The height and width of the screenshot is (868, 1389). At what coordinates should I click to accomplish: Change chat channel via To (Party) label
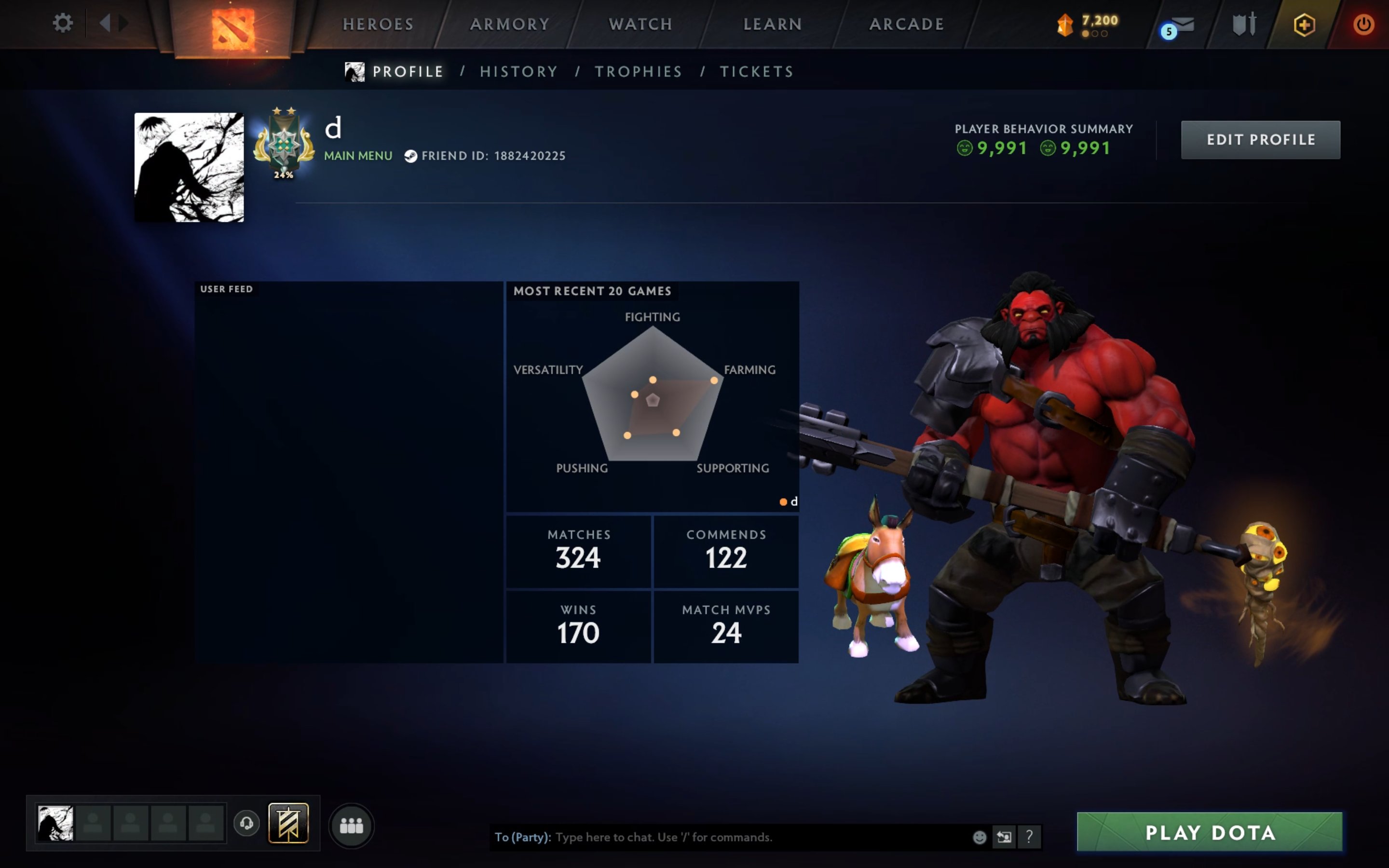521,837
